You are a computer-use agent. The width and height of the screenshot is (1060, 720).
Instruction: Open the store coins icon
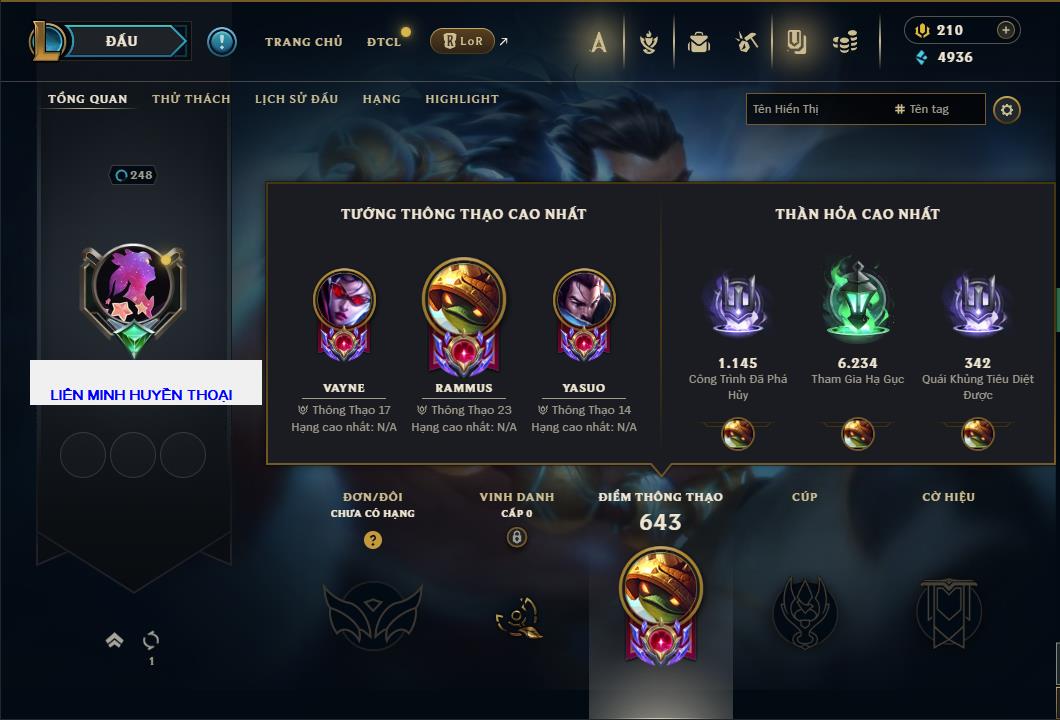click(x=846, y=42)
